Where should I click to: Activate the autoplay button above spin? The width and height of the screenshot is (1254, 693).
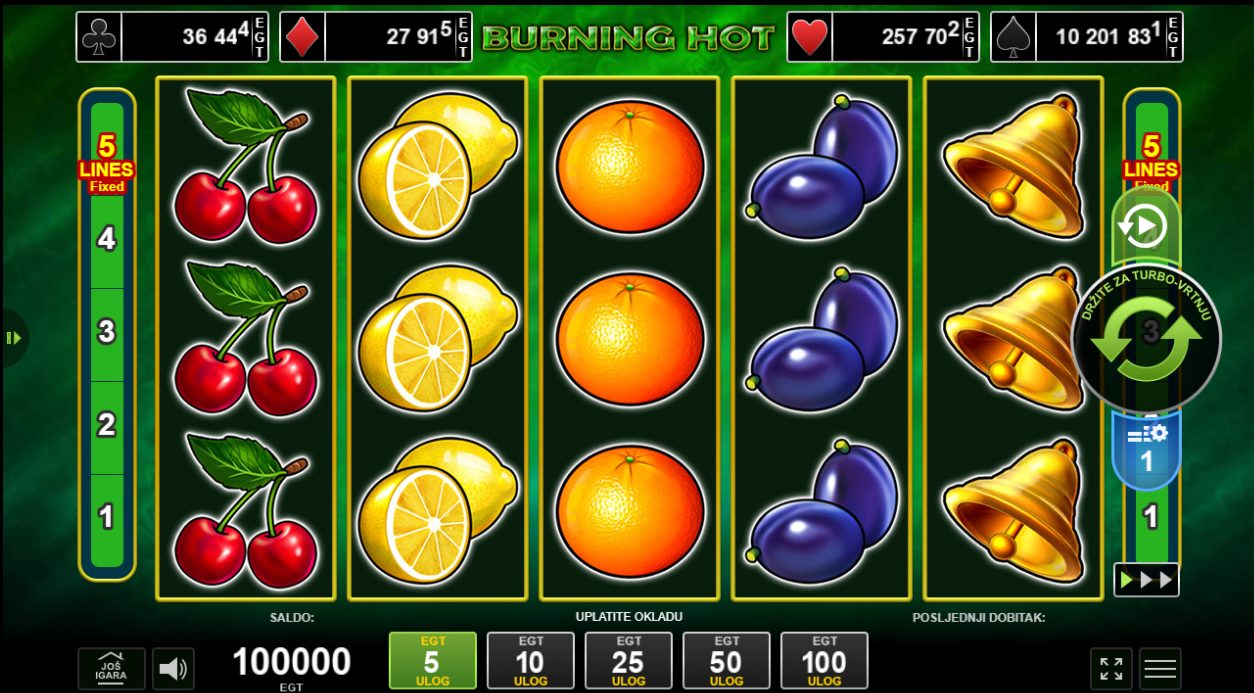pyautogui.click(x=1145, y=228)
